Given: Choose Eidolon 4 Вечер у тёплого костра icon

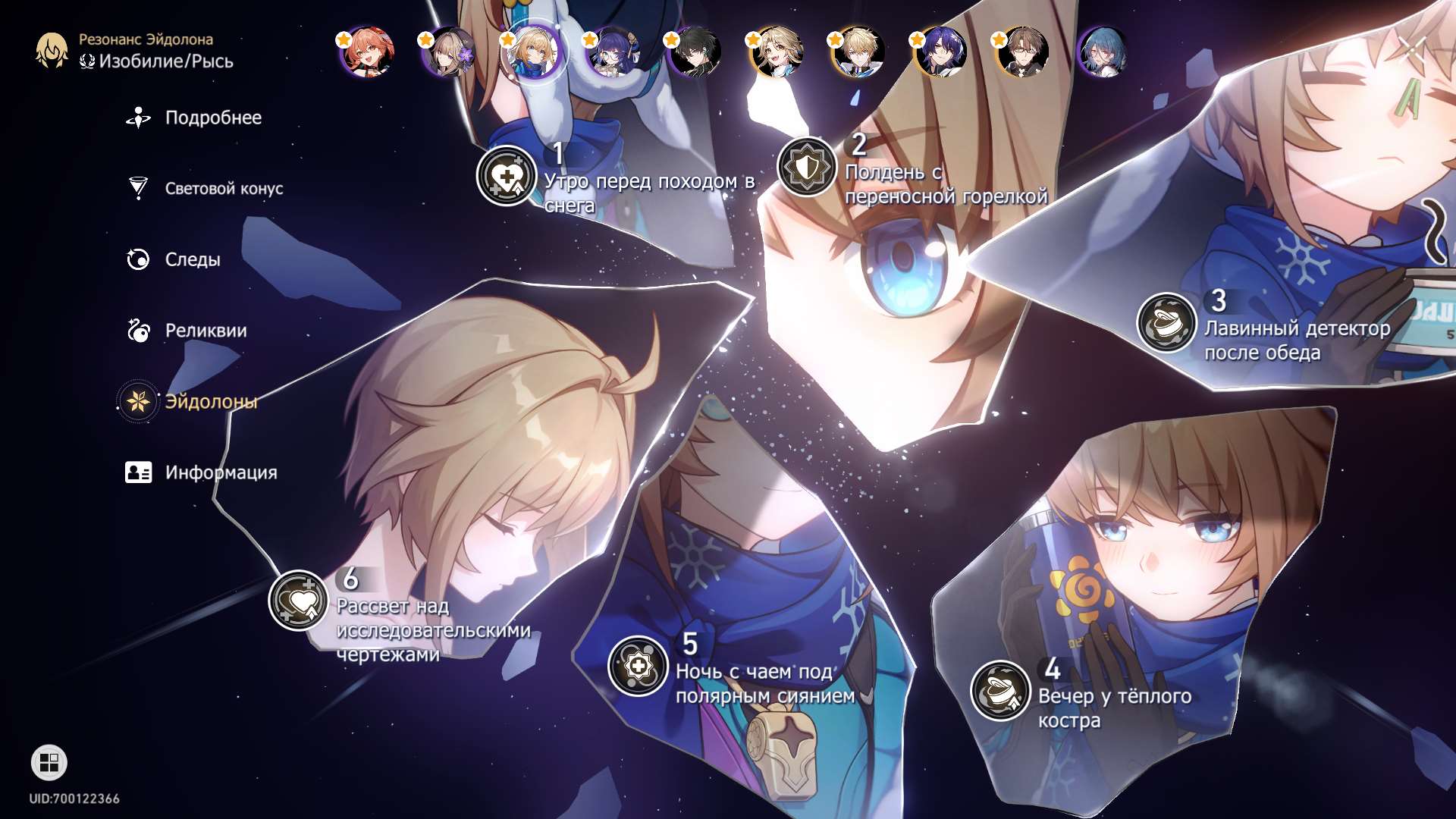Looking at the screenshot, I should 1000,690.
